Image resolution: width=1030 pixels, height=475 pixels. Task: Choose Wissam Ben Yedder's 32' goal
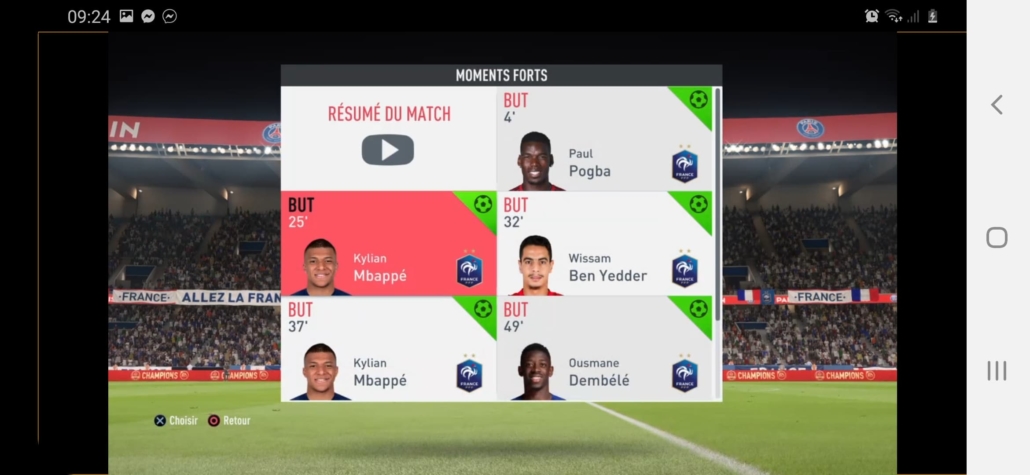click(x=605, y=244)
